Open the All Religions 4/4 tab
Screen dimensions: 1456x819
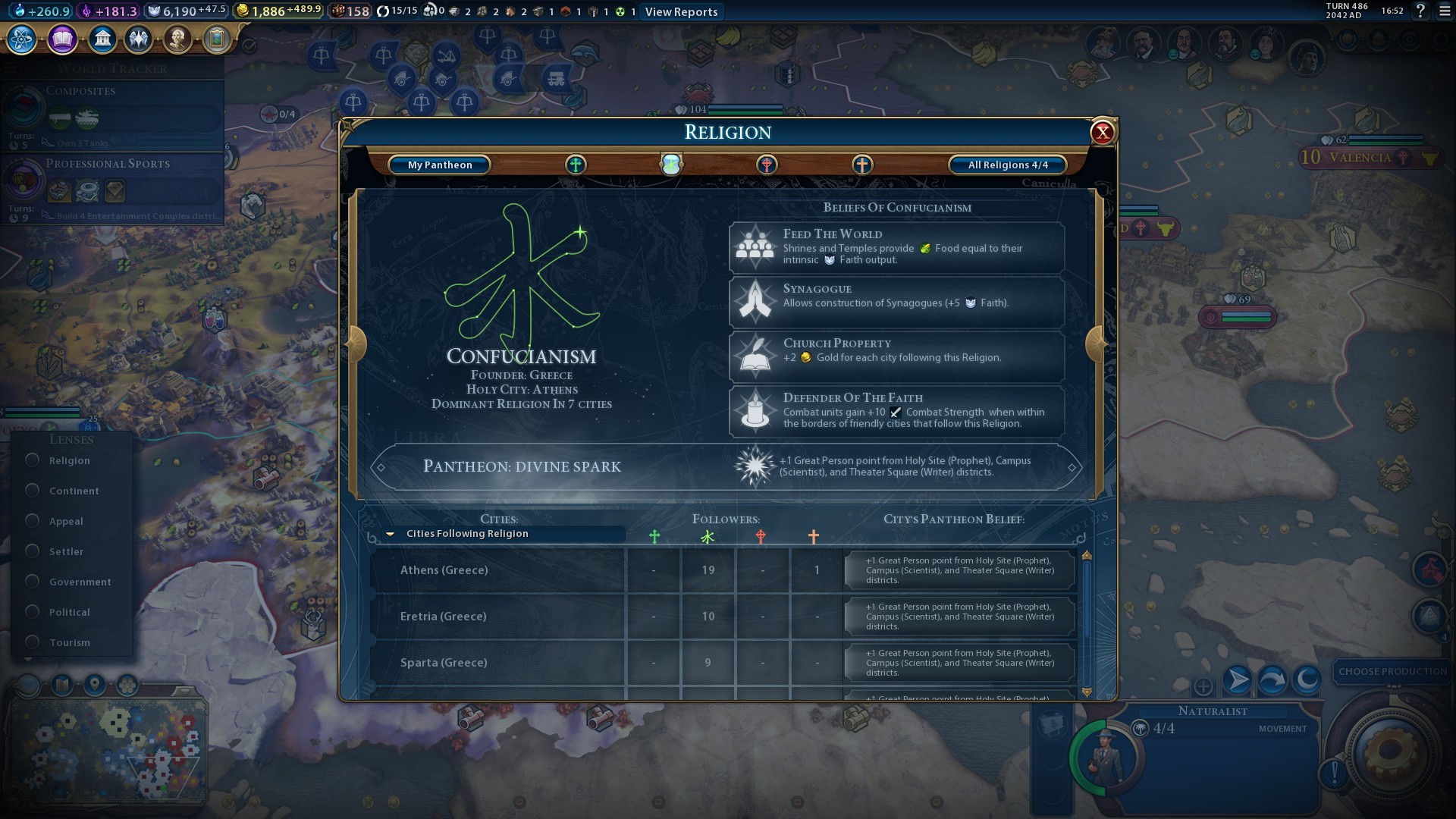pos(1007,165)
